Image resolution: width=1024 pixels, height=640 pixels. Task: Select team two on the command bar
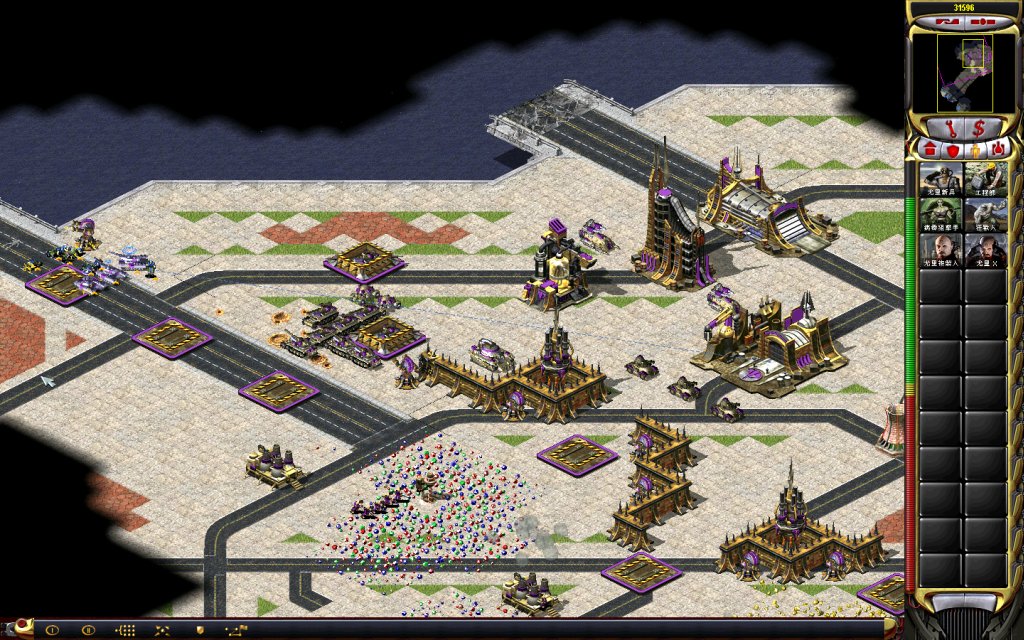88,630
